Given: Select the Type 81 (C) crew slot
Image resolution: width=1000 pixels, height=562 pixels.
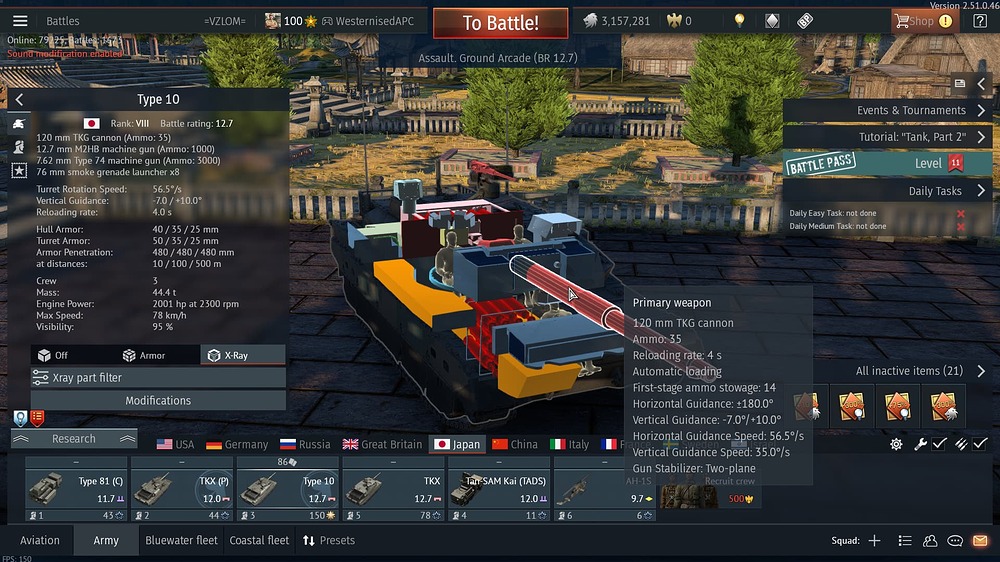Looking at the screenshot, I should click(75, 489).
